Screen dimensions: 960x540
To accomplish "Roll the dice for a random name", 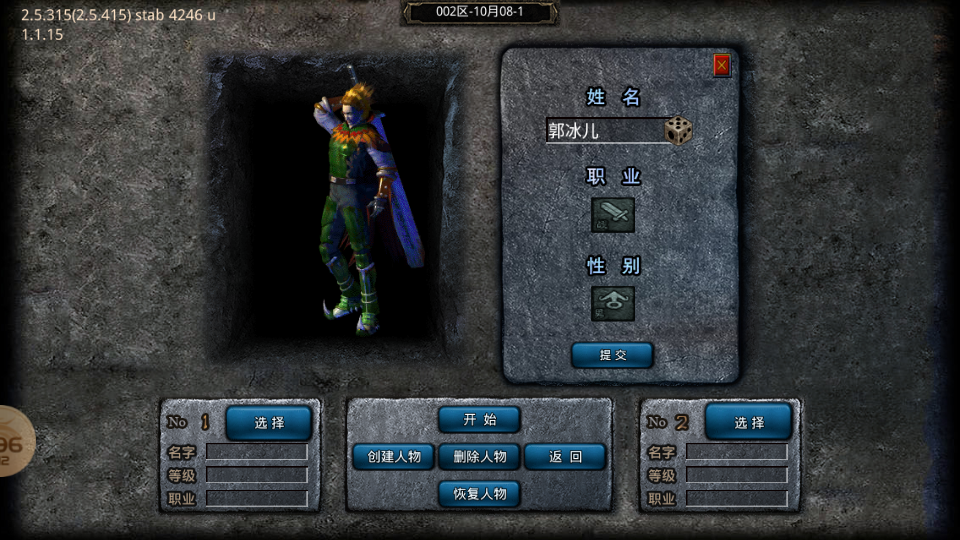I will click(679, 131).
